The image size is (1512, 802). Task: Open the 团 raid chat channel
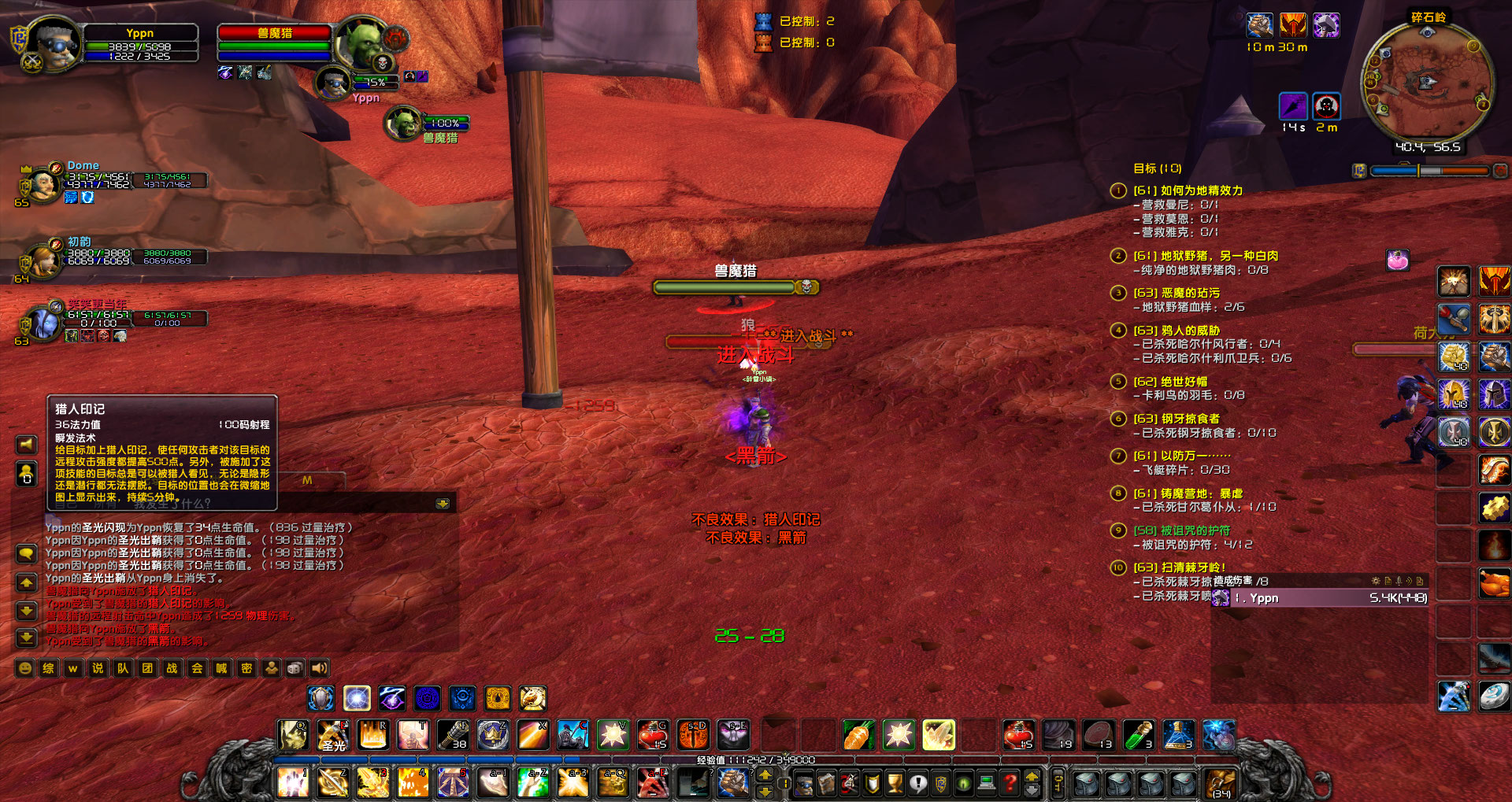[x=149, y=667]
